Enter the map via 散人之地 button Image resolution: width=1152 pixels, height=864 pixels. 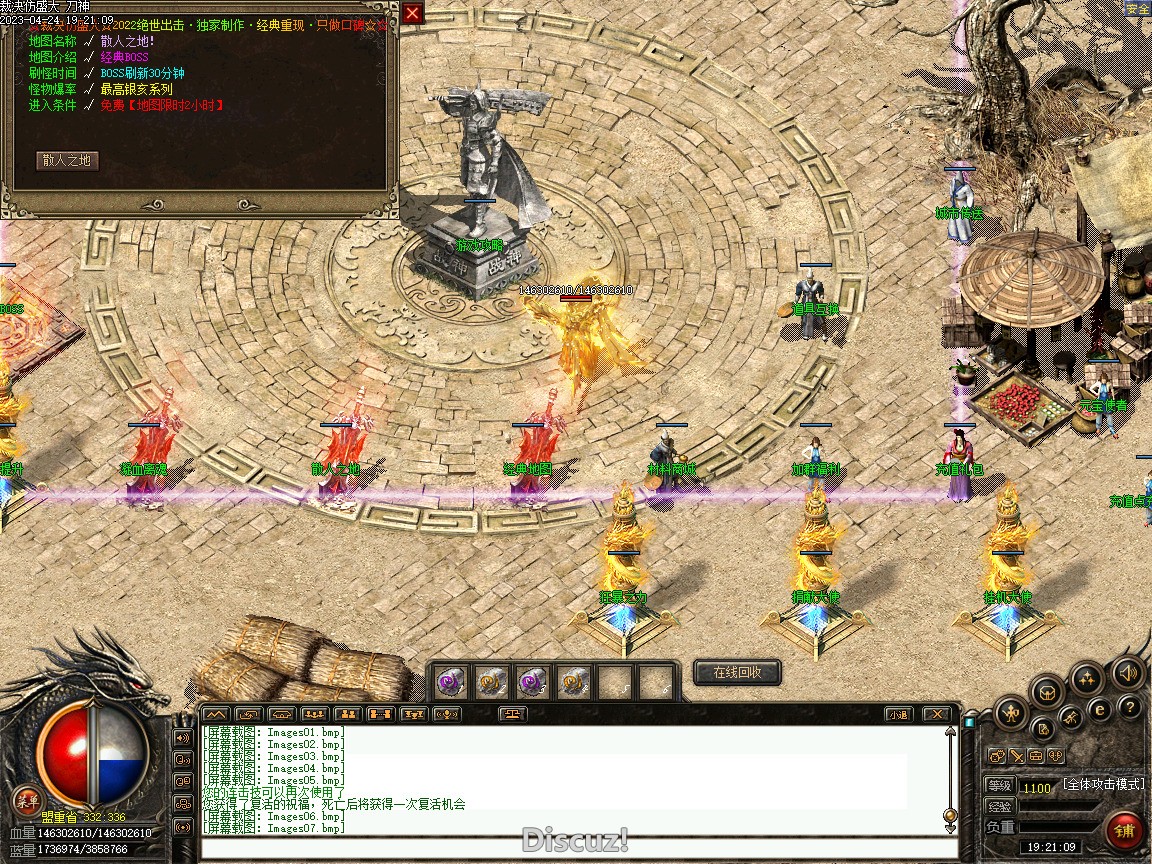67,160
